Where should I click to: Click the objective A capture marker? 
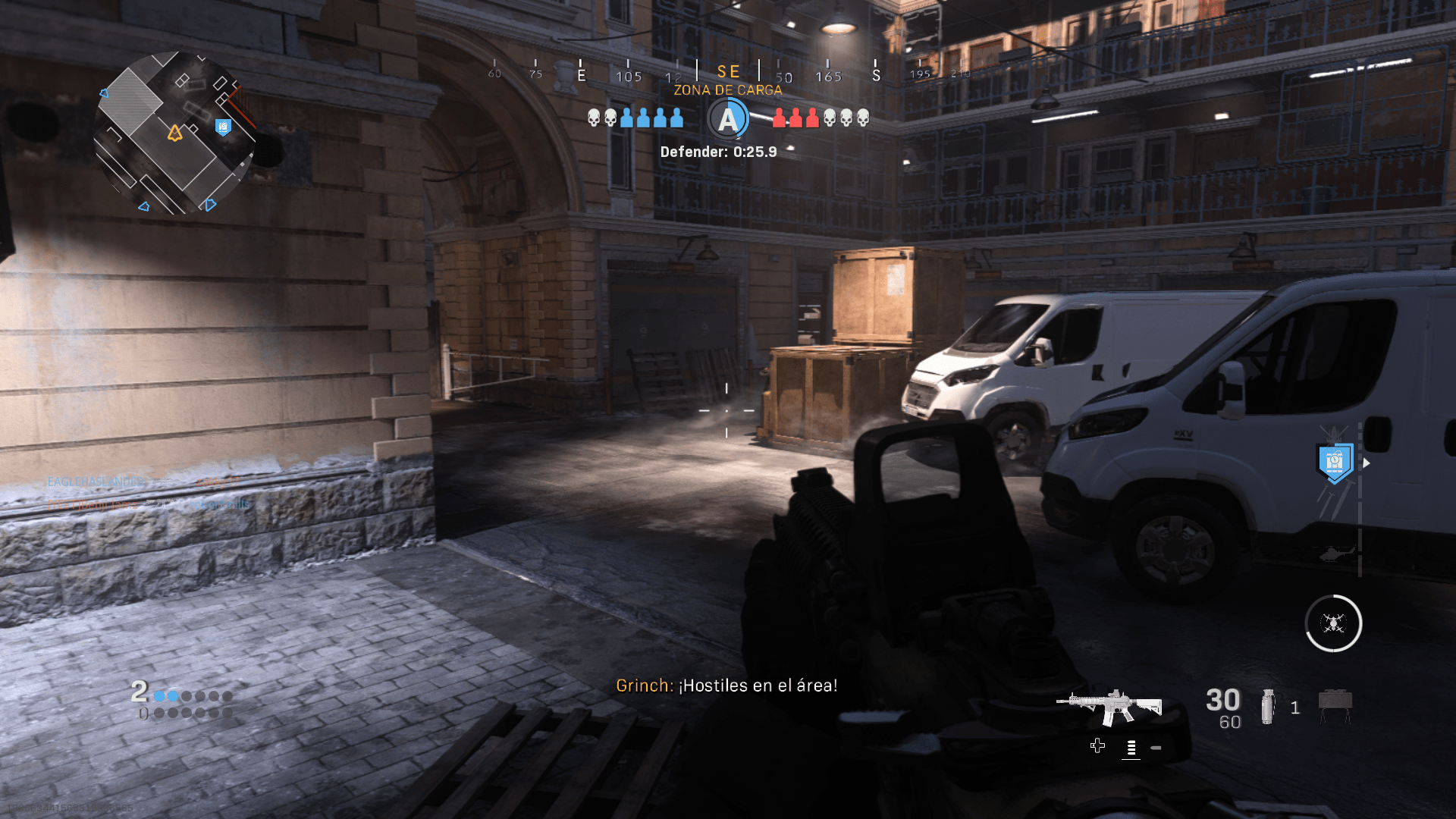(728, 118)
